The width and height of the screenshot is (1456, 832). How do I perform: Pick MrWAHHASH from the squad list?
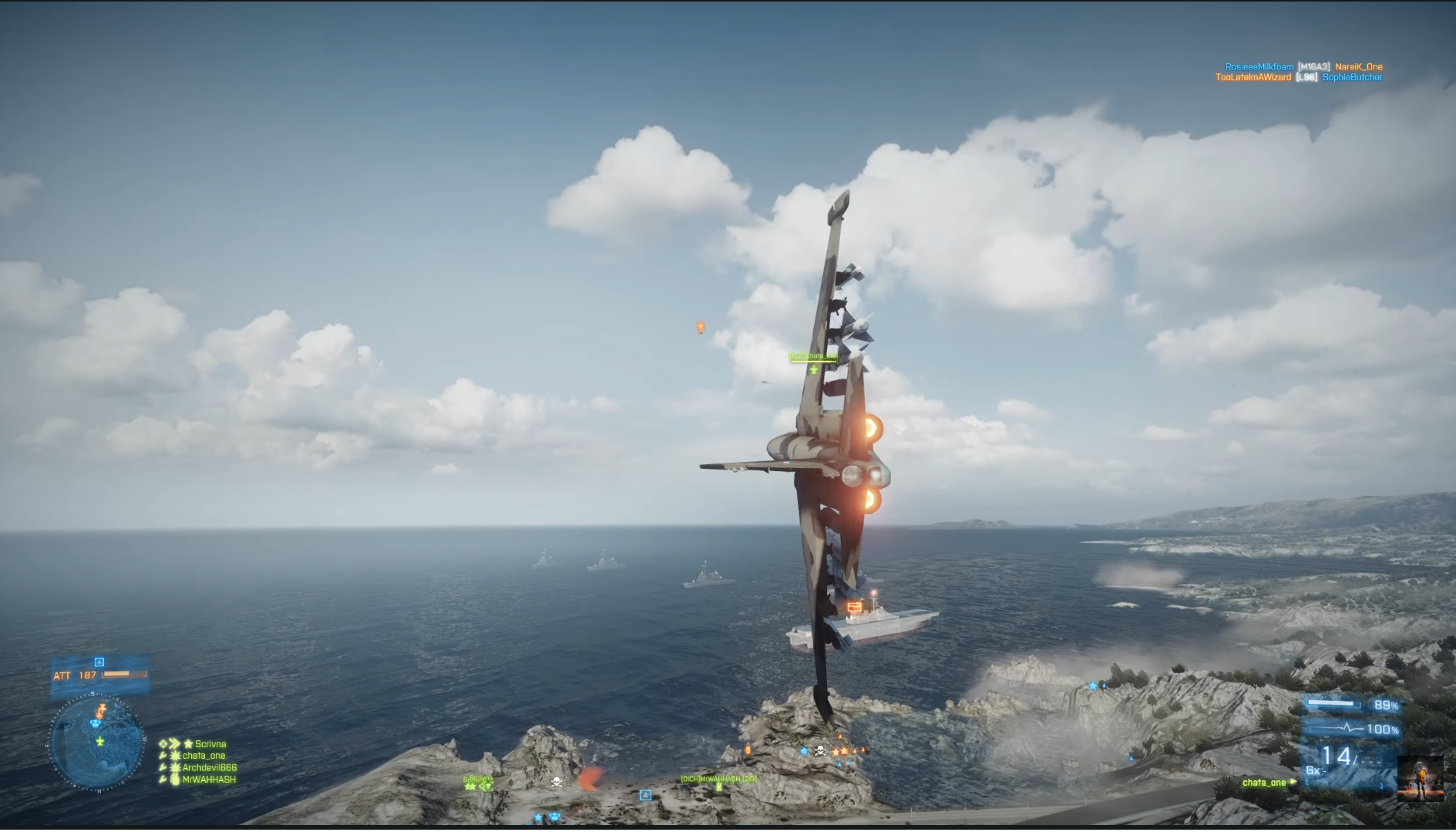(x=208, y=780)
